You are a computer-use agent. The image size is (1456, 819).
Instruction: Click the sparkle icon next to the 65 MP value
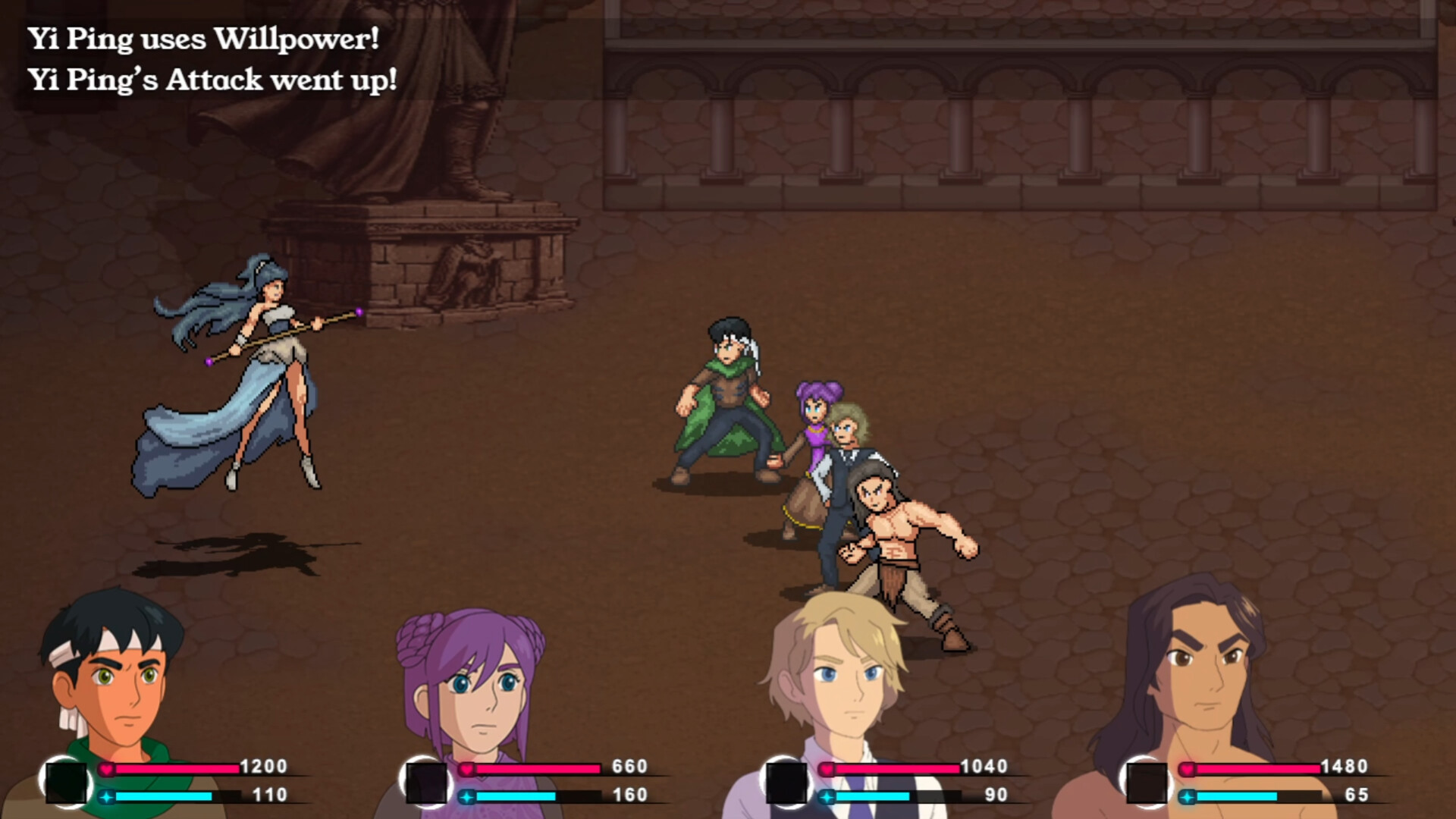tap(1187, 797)
